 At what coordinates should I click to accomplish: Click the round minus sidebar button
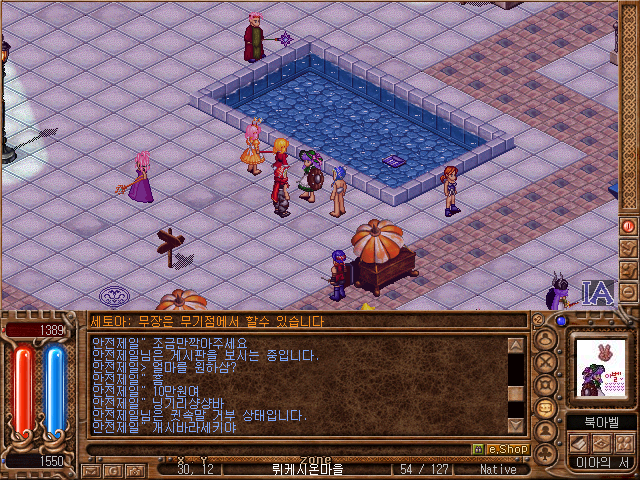[629, 292]
